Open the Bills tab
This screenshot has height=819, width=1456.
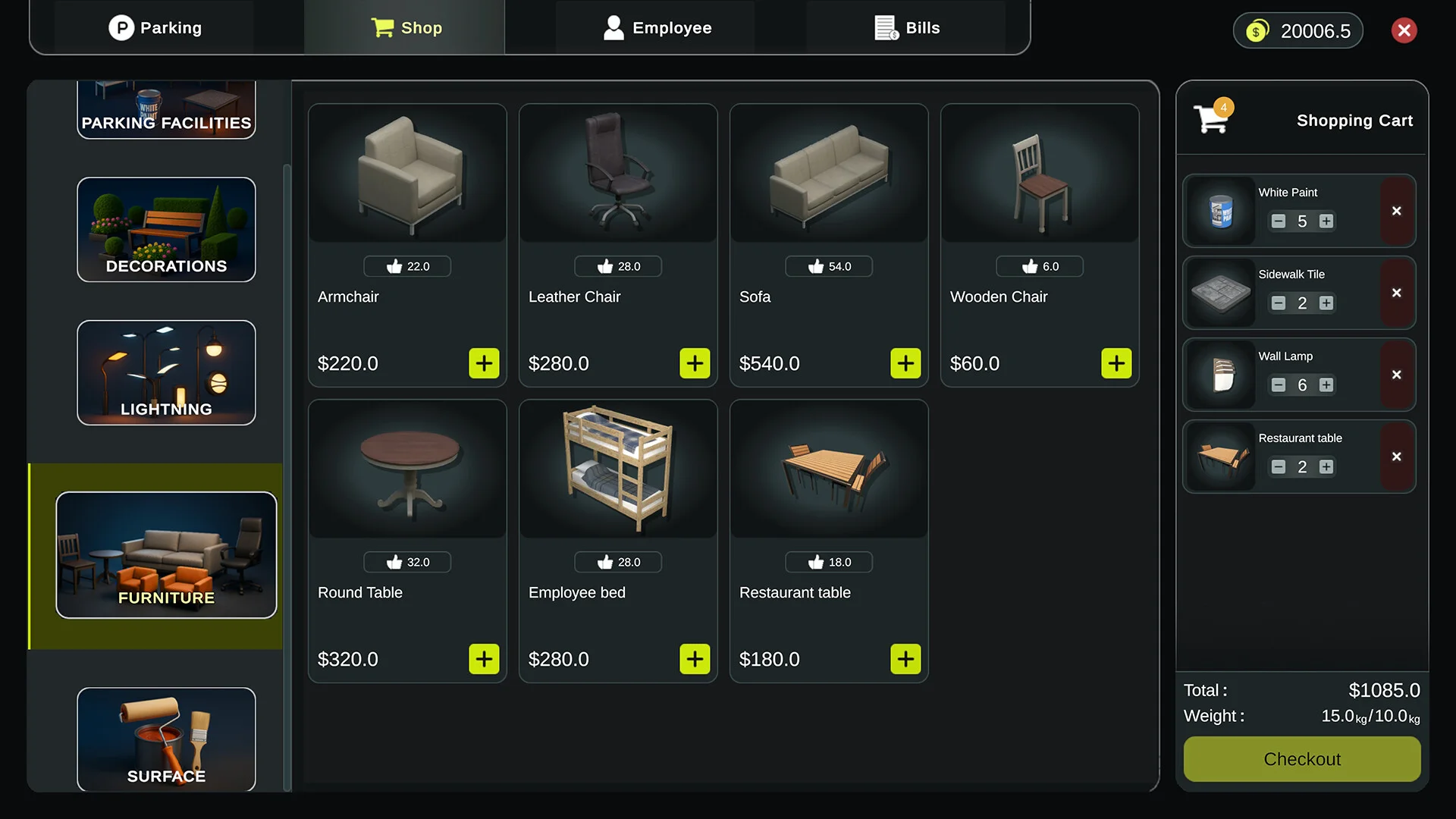[907, 28]
